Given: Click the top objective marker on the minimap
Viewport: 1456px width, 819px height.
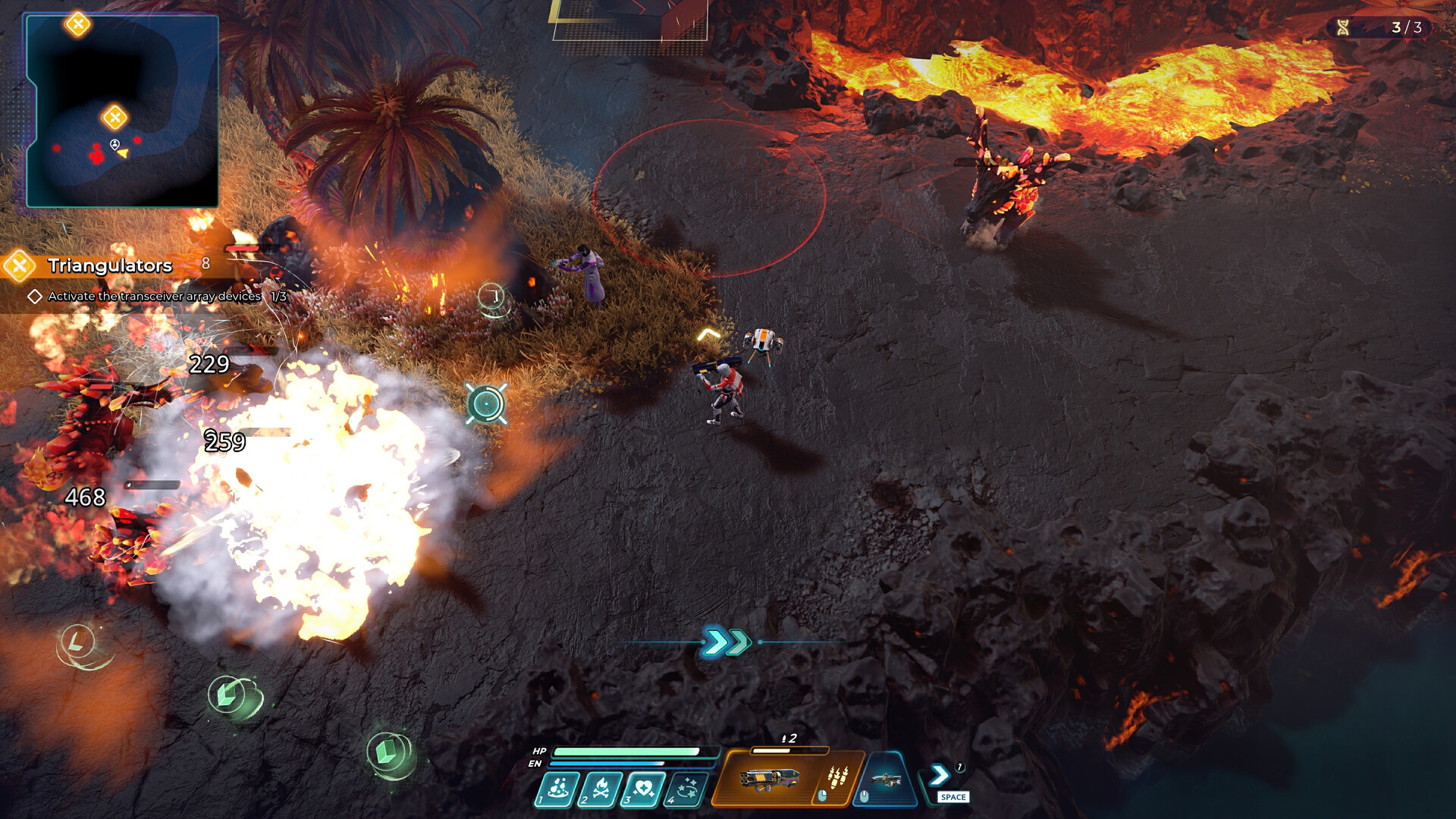Looking at the screenshot, I should point(77,24).
